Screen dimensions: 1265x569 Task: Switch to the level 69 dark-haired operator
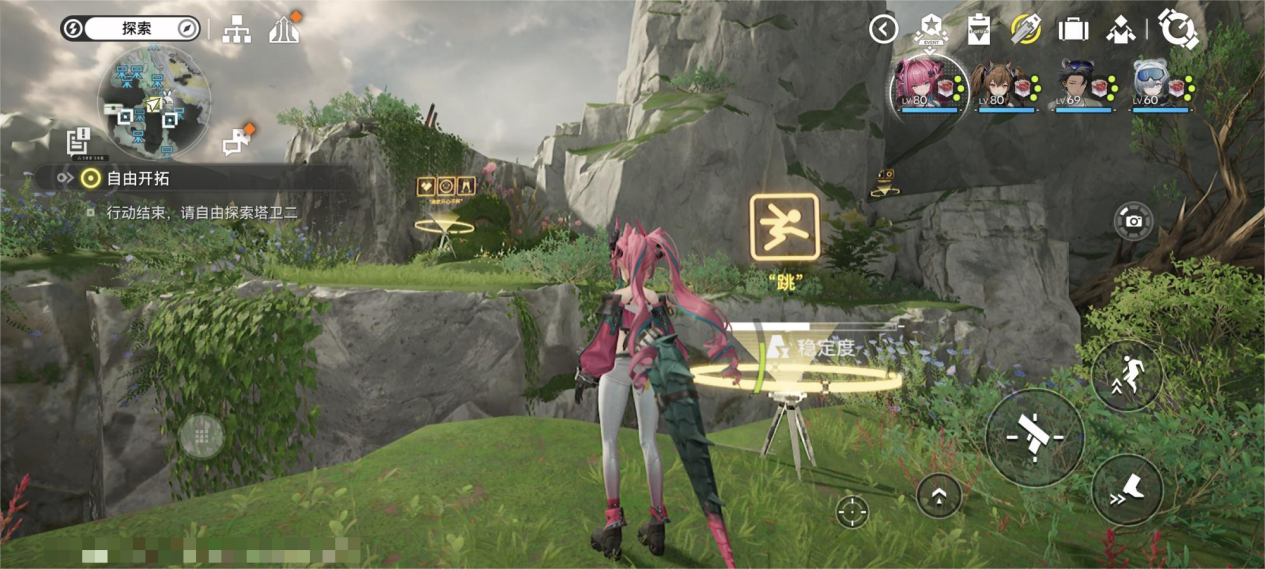[x=1082, y=83]
